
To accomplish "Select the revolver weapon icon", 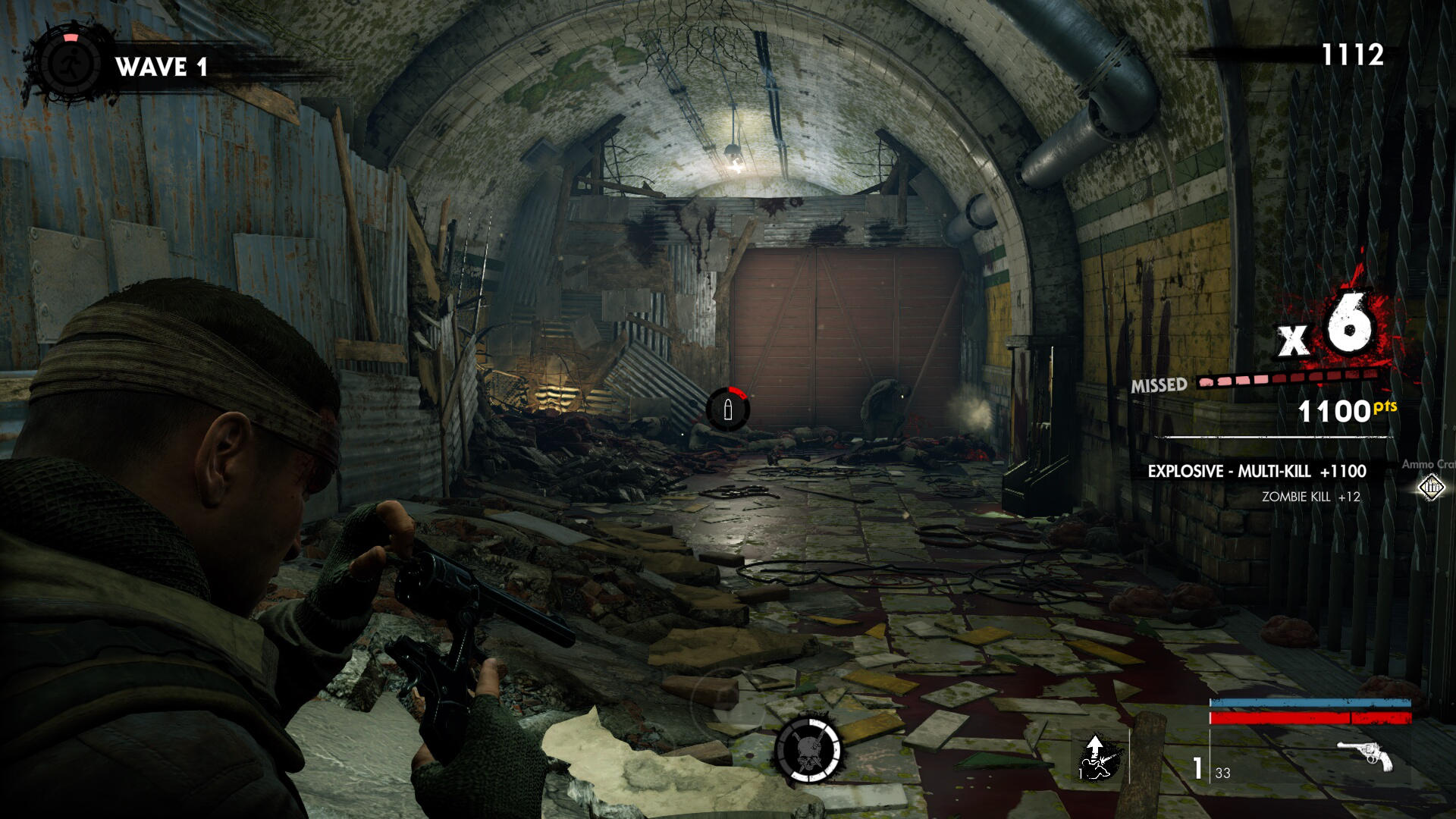I will [x=1365, y=755].
